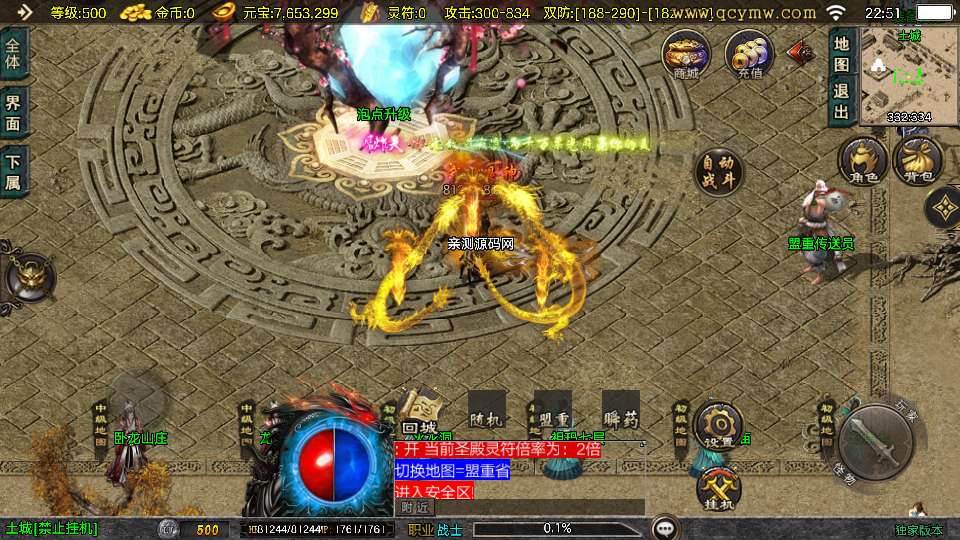This screenshot has width=960, height=540.
Task: Open the 背包 backpack
Action: pos(916,160)
